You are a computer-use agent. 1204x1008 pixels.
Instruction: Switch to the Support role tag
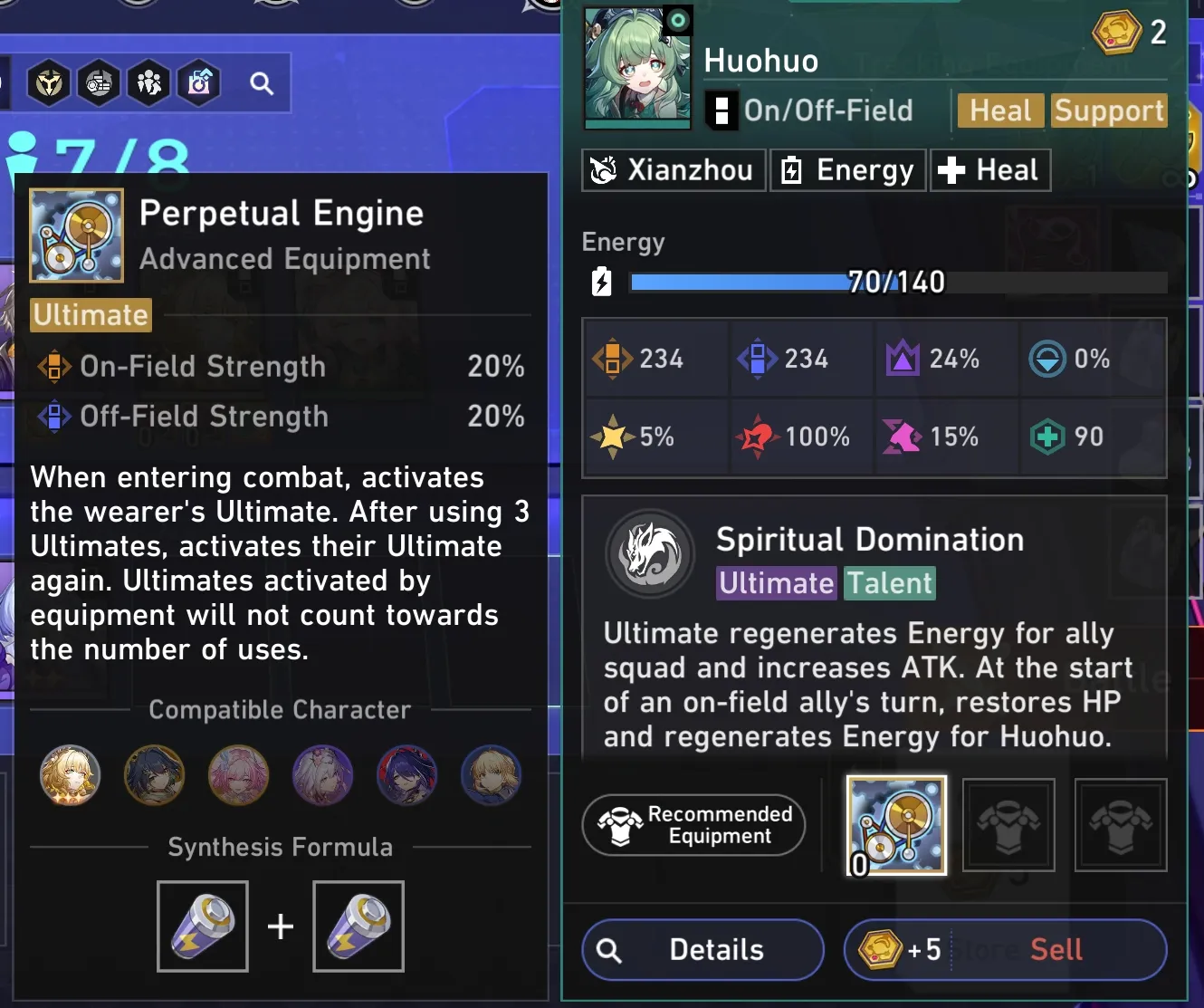point(1109,110)
